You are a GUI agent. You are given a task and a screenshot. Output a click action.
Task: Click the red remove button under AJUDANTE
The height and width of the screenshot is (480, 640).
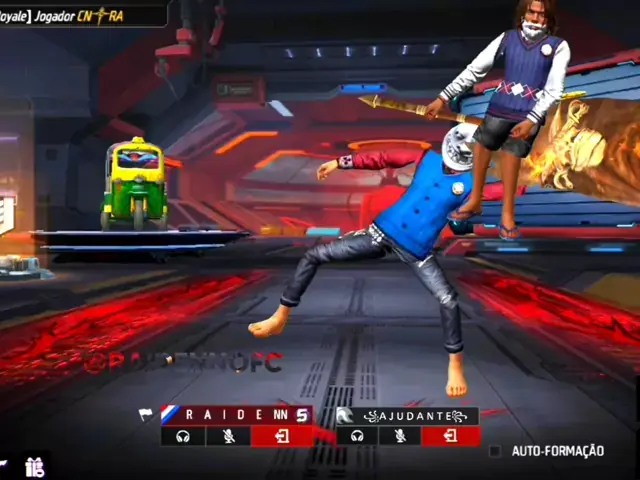pos(451,436)
